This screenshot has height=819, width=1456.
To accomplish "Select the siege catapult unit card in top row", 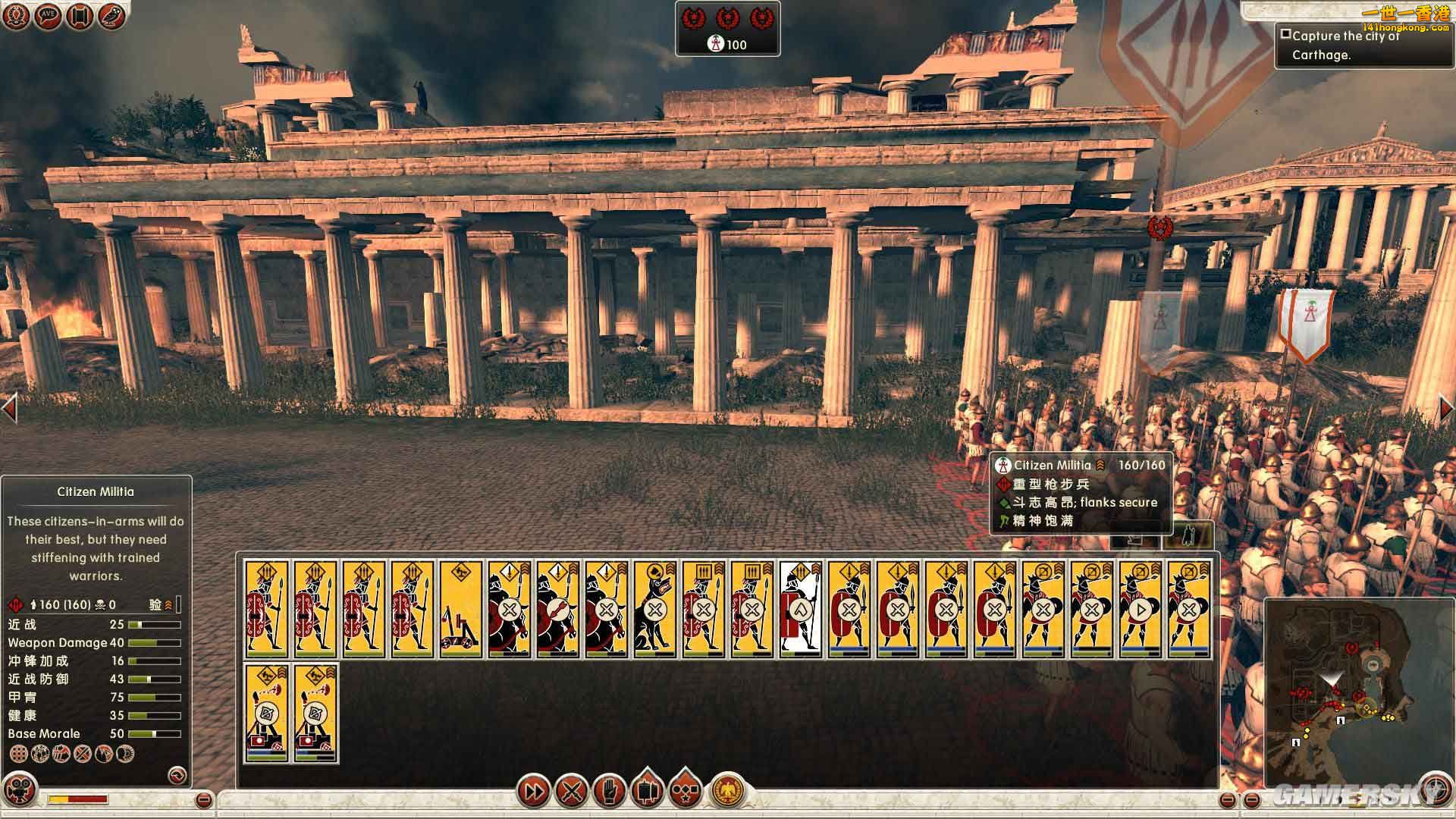I will pos(461,608).
